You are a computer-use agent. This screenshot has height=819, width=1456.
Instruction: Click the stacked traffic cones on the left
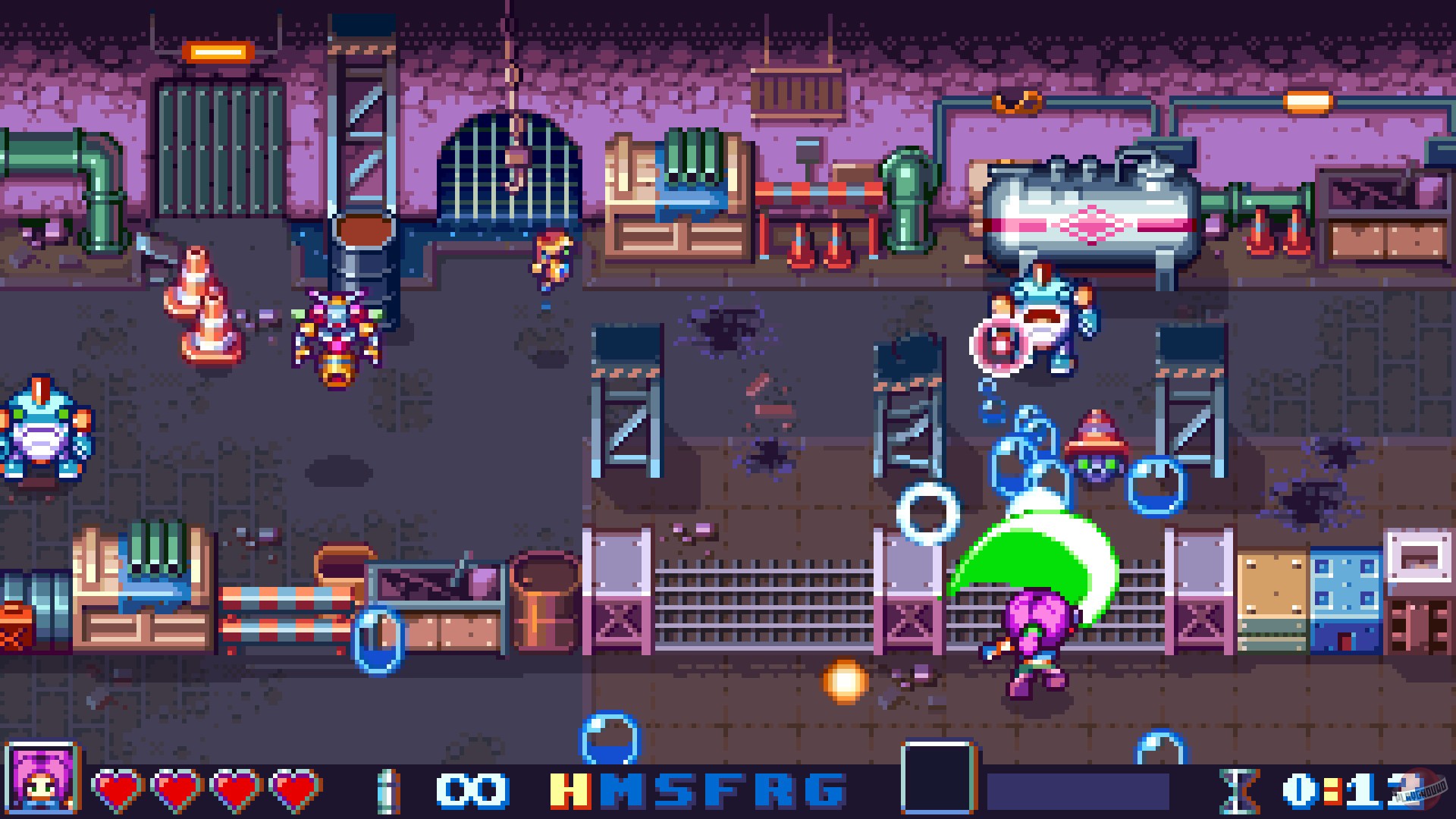point(199,303)
